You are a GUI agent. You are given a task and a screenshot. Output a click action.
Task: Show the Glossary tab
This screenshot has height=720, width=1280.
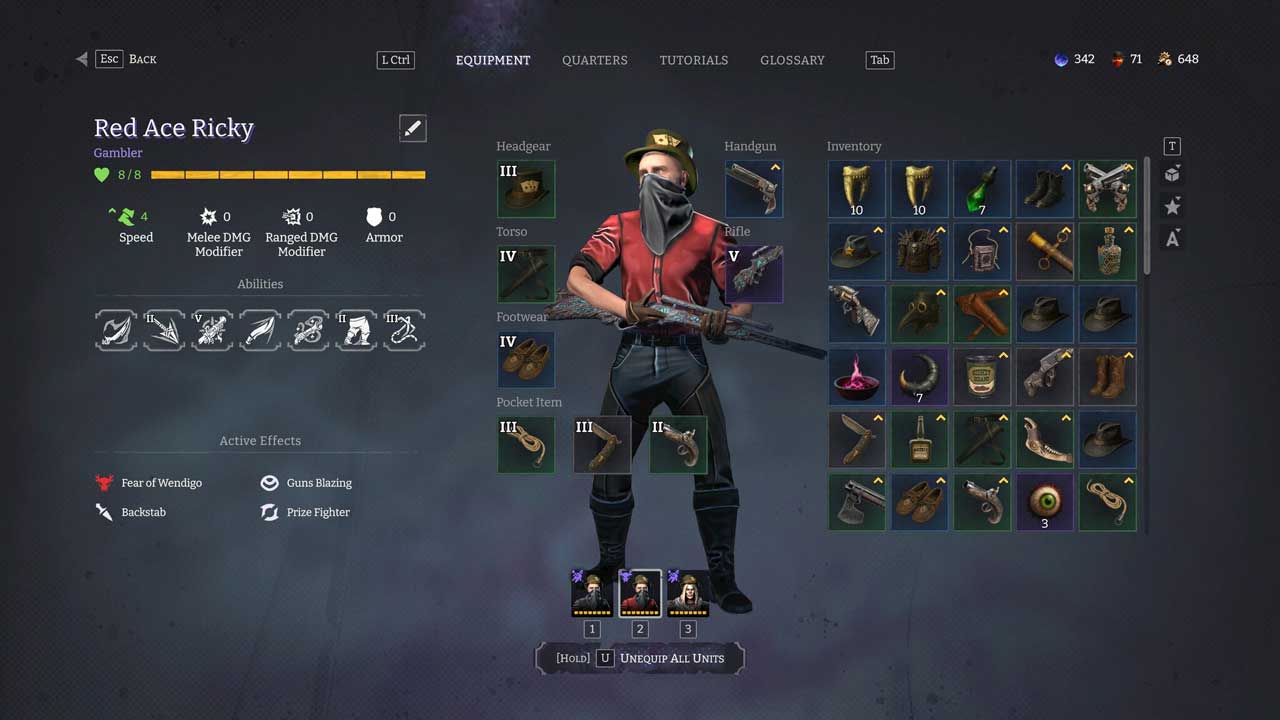point(792,60)
